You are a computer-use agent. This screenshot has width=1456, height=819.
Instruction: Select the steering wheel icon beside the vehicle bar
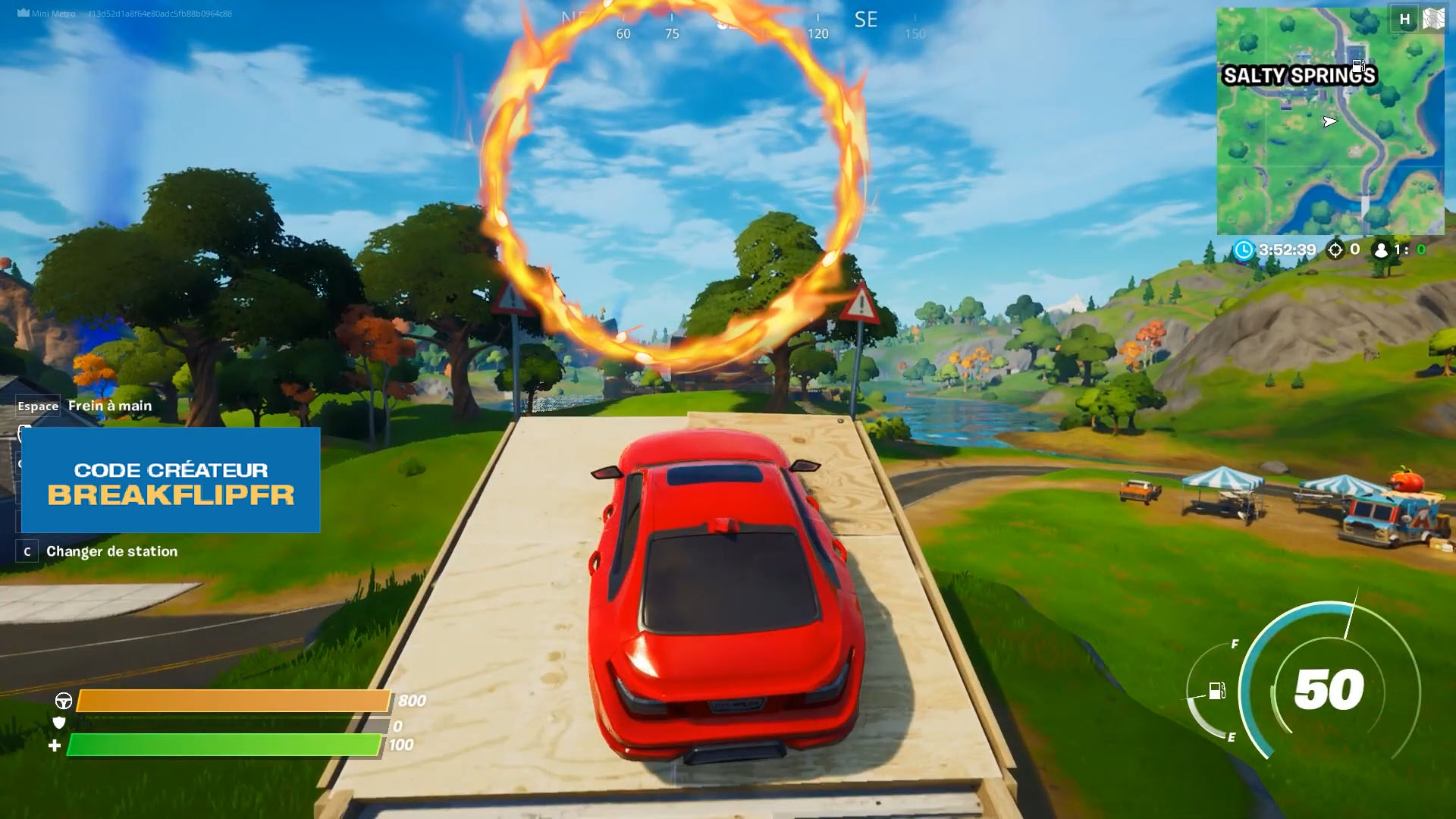coord(64,700)
